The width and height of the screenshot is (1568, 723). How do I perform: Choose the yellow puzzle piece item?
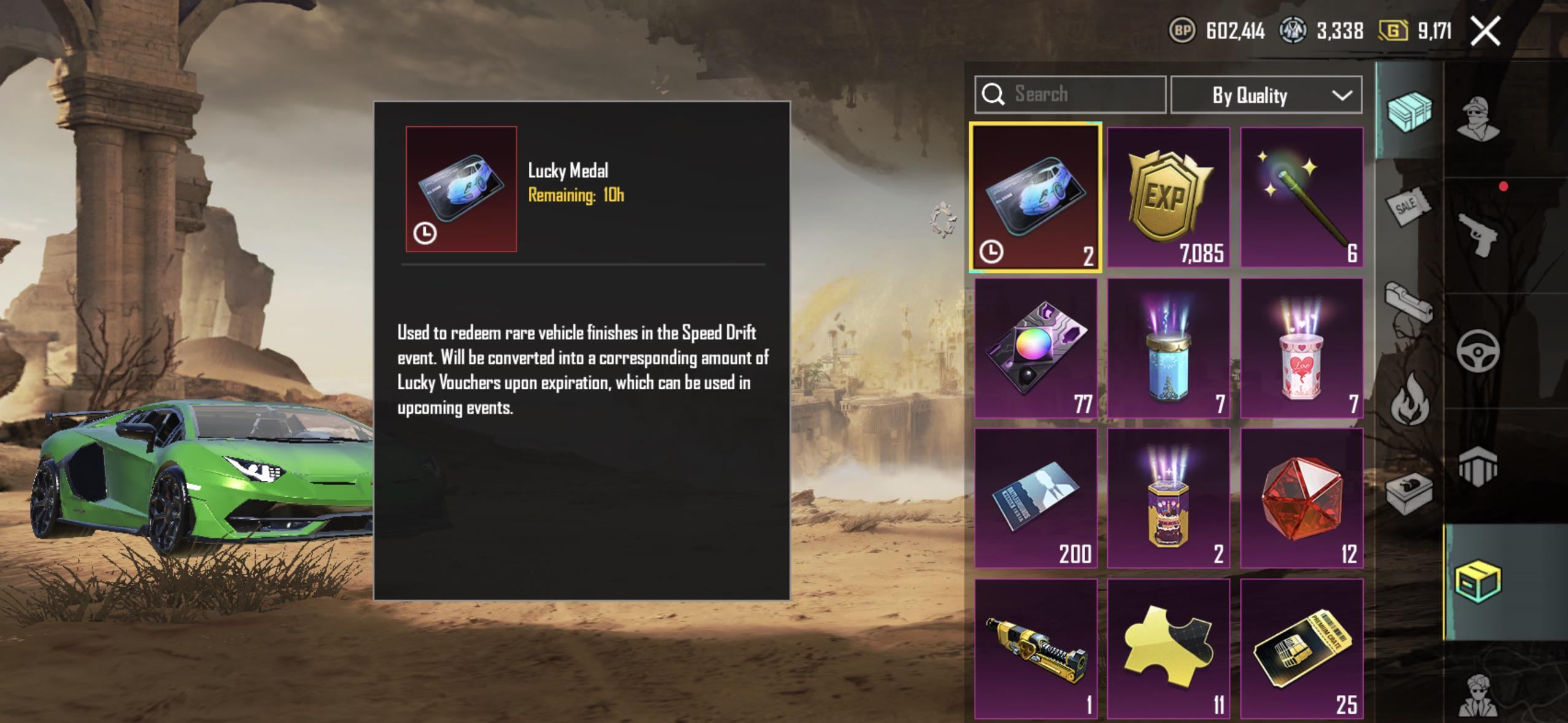pyautogui.click(x=1168, y=648)
